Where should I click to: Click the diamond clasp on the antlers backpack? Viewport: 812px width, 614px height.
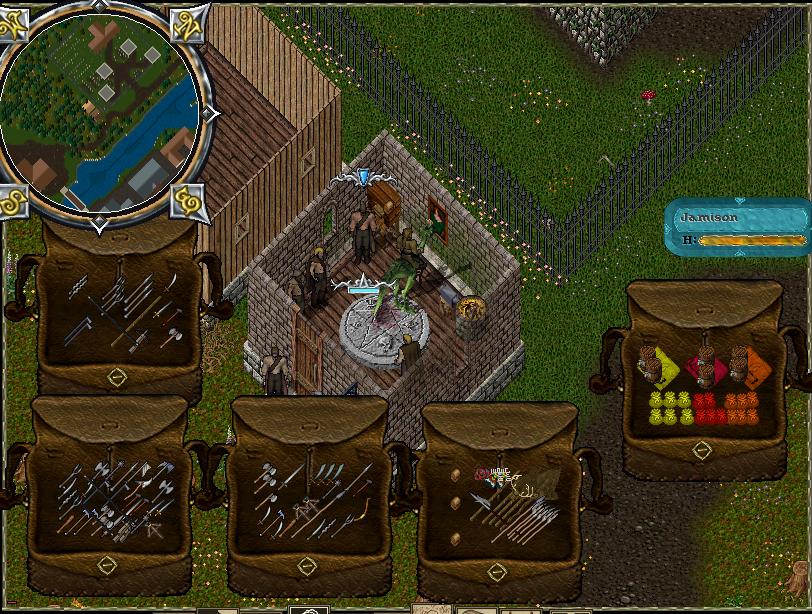tap(497, 571)
